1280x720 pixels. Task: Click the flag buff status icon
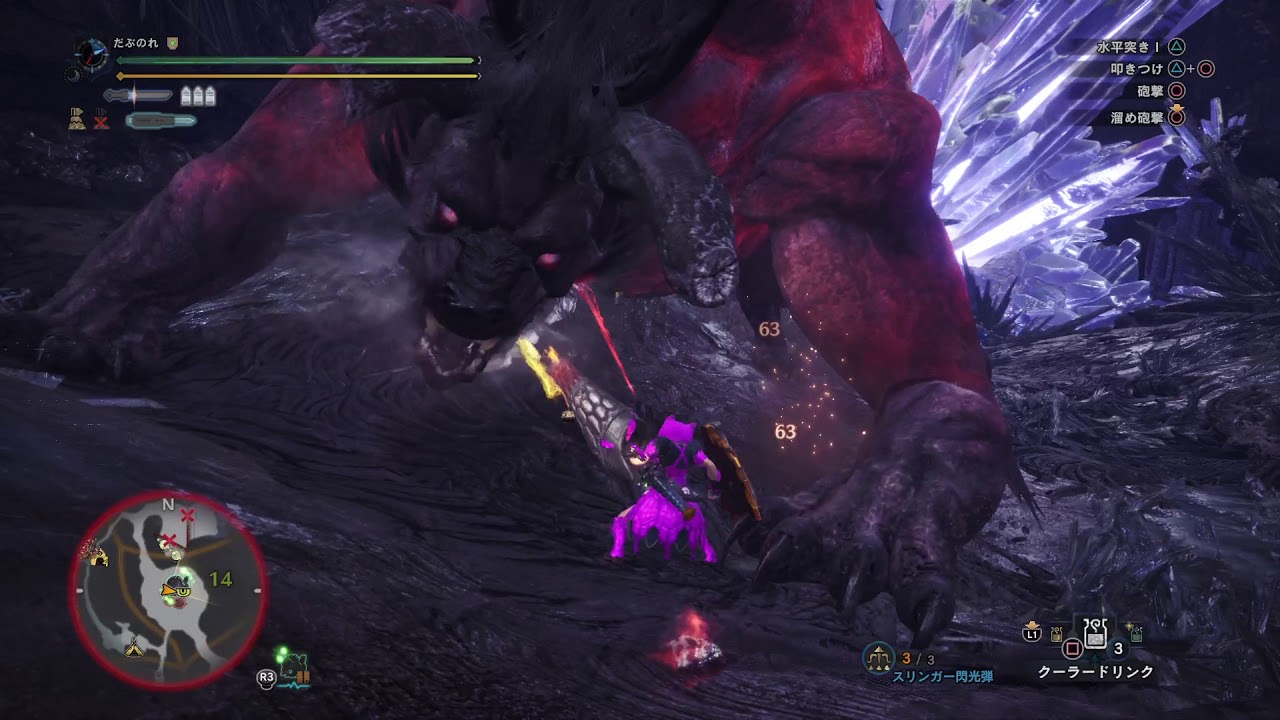pyautogui.click(x=76, y=120)
